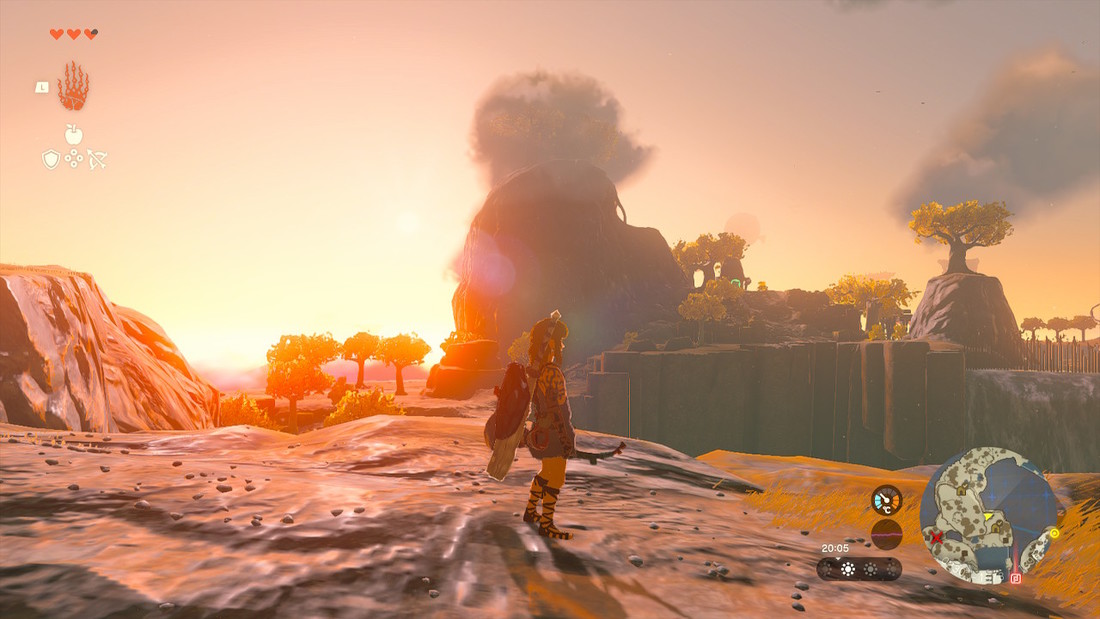This screenshot has width=1100, height=619.
Task: Choose the bow and arrow quick-swap icon
Action: coord(96,158)
